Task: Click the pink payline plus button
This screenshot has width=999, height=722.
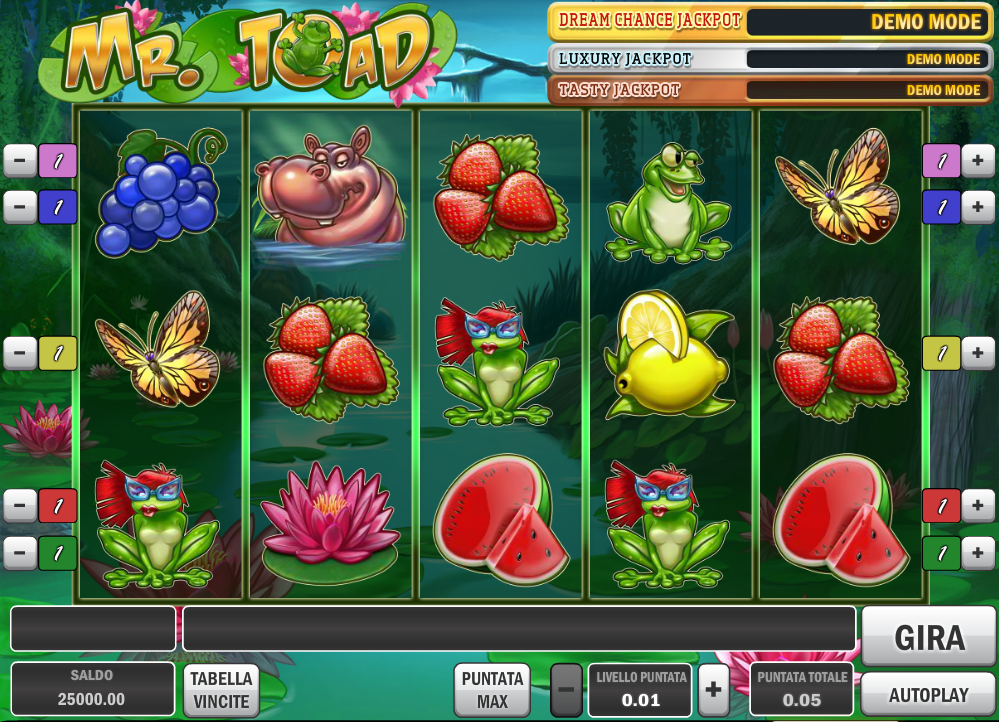Action: point(977,160)
